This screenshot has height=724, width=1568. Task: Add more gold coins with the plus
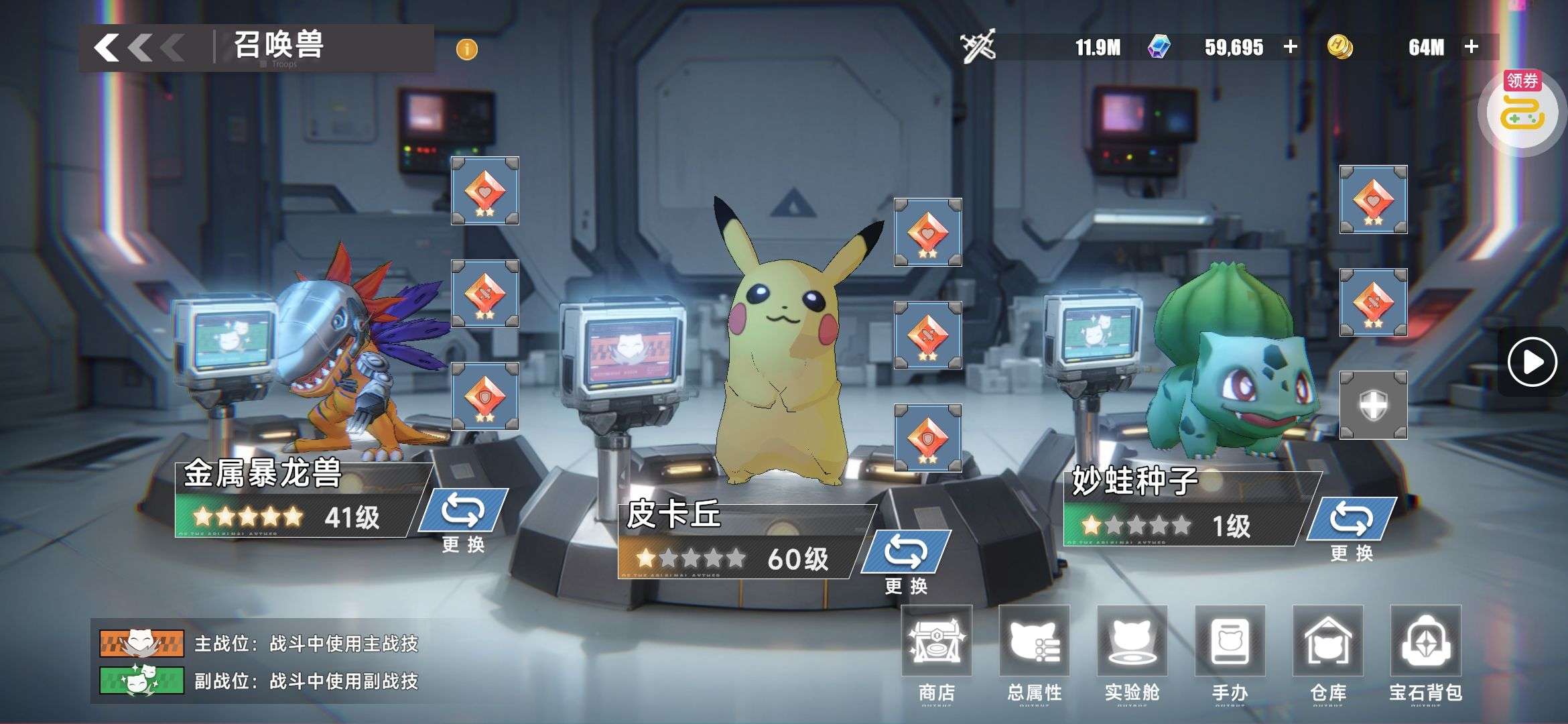pos(1472,47)
